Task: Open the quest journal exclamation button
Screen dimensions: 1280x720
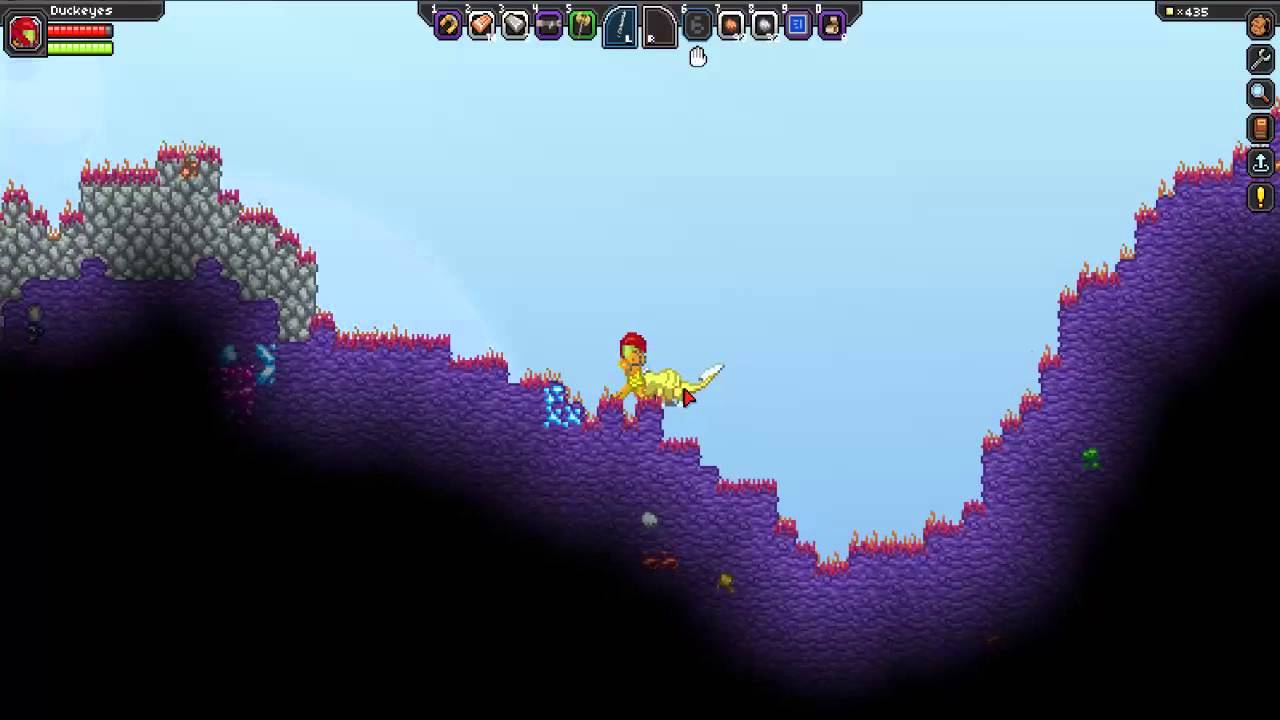Action: tap(1260, 196)
